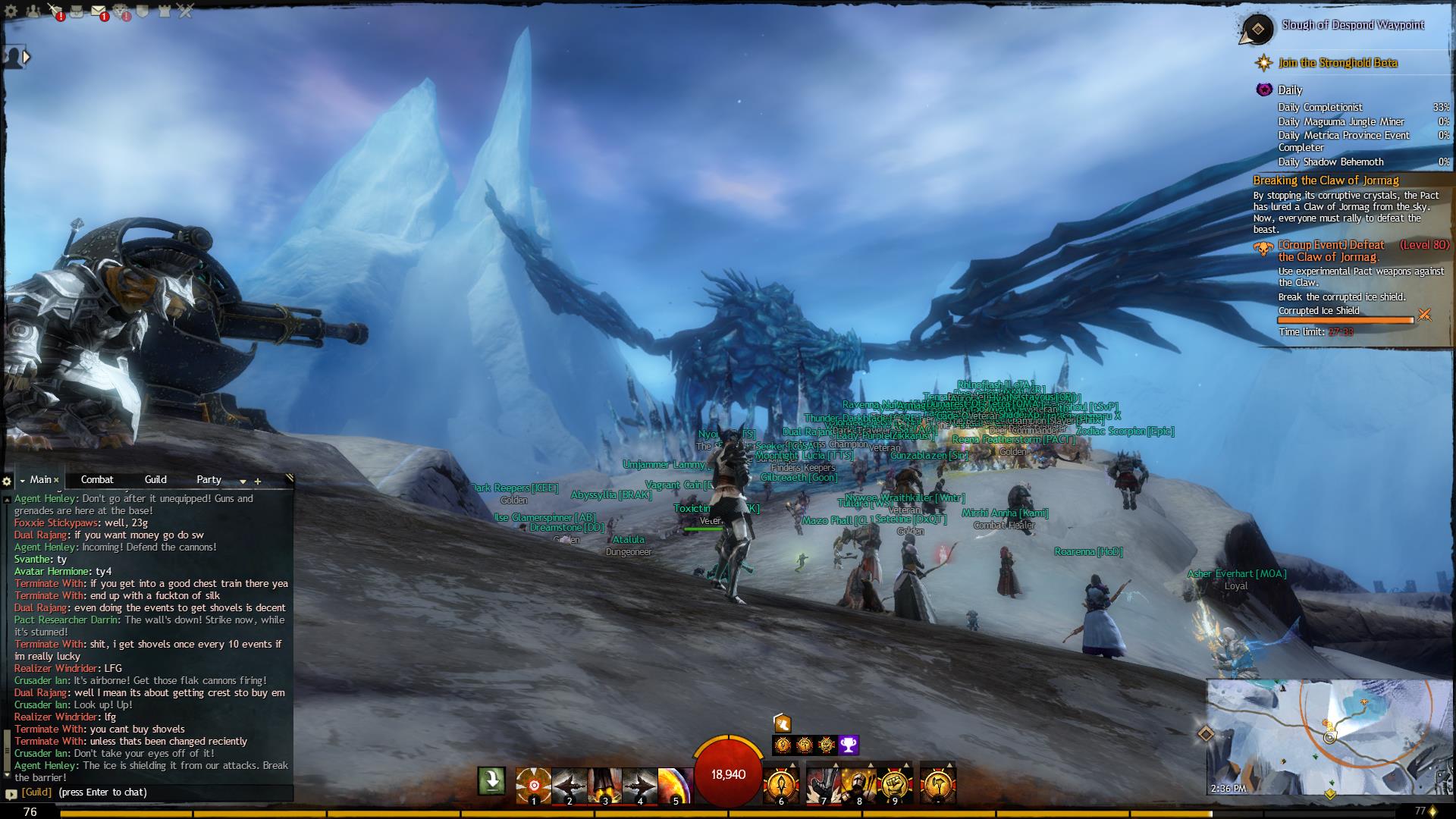Screen dimensions: 1456x819
Task: Open the Black Lion Trading Company lion icon
Action: tap(121, 11)
